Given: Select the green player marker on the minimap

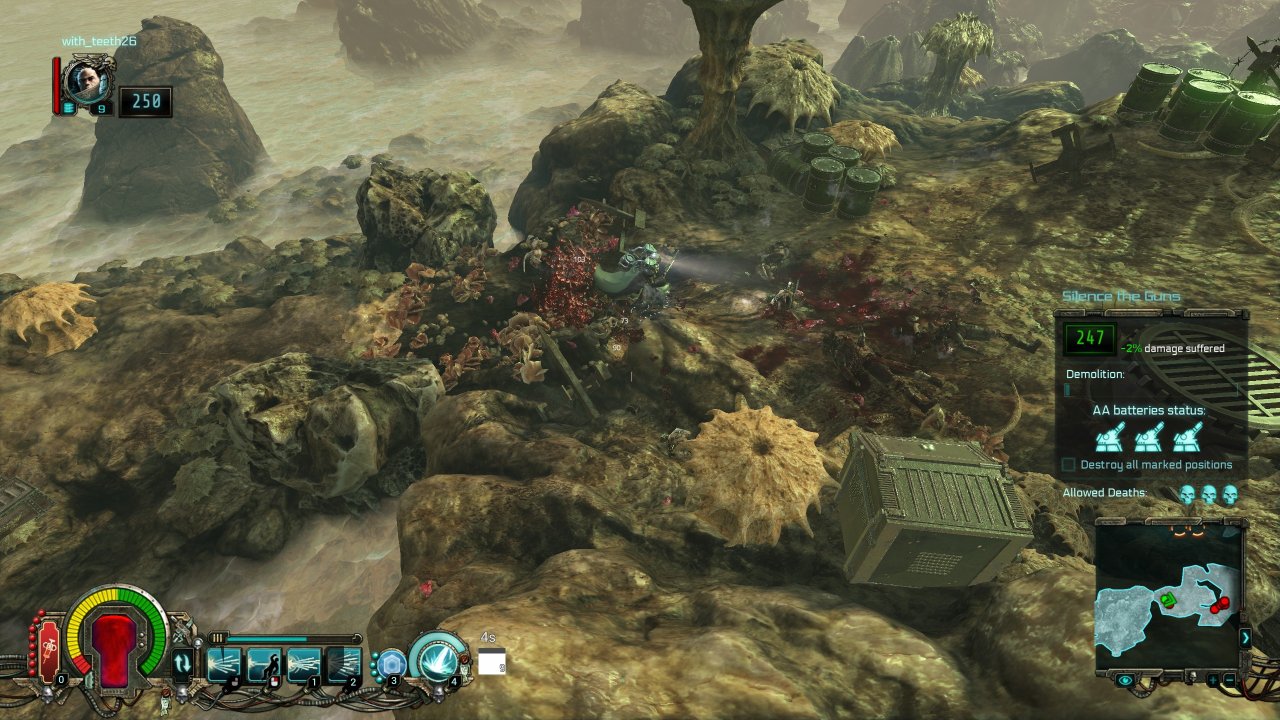Looking at the screenshot, I should click(x=1167, y=600).
